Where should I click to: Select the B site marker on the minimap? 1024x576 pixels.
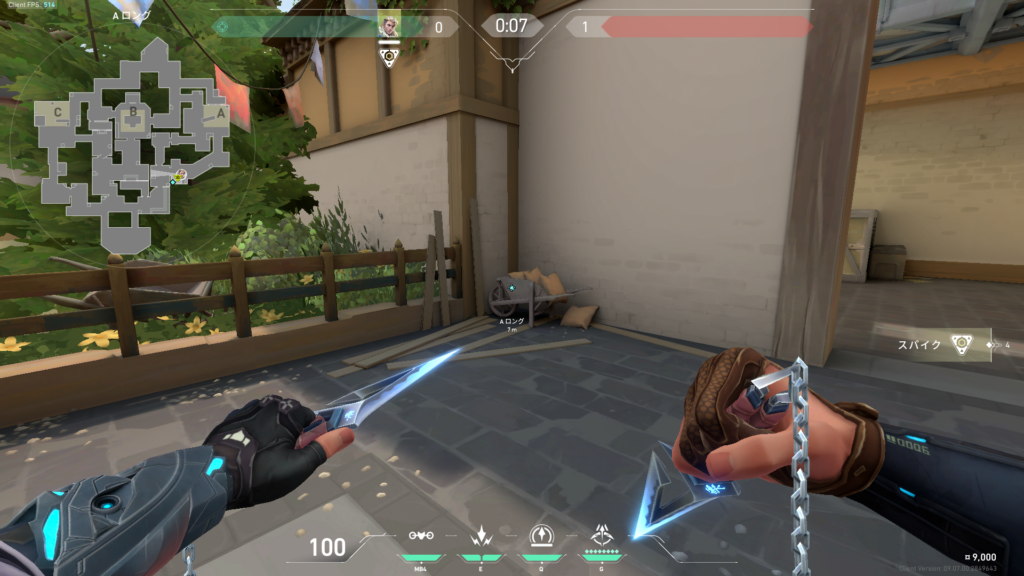(132, 113)
